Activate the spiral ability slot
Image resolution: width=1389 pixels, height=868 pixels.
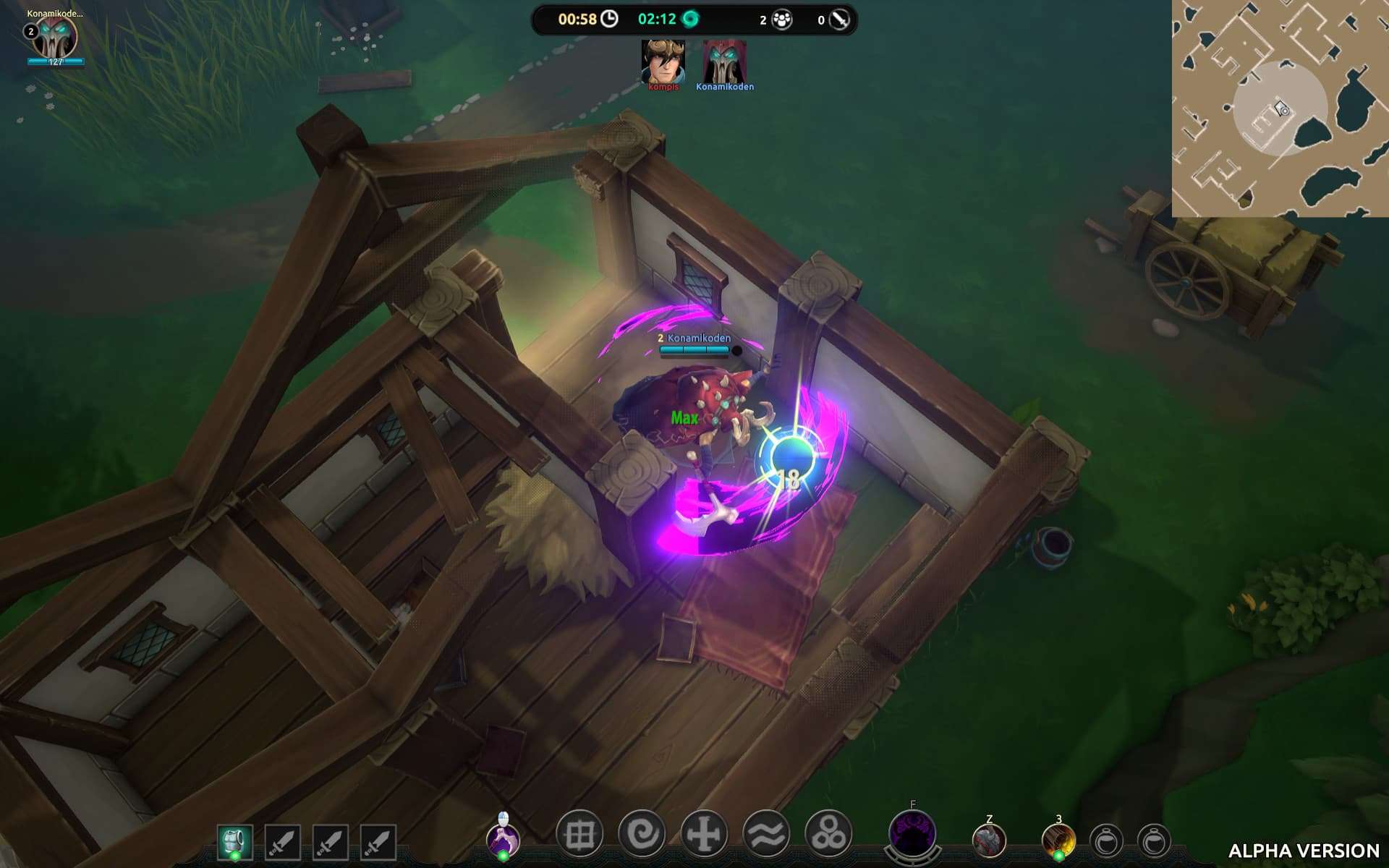point(642,835)
